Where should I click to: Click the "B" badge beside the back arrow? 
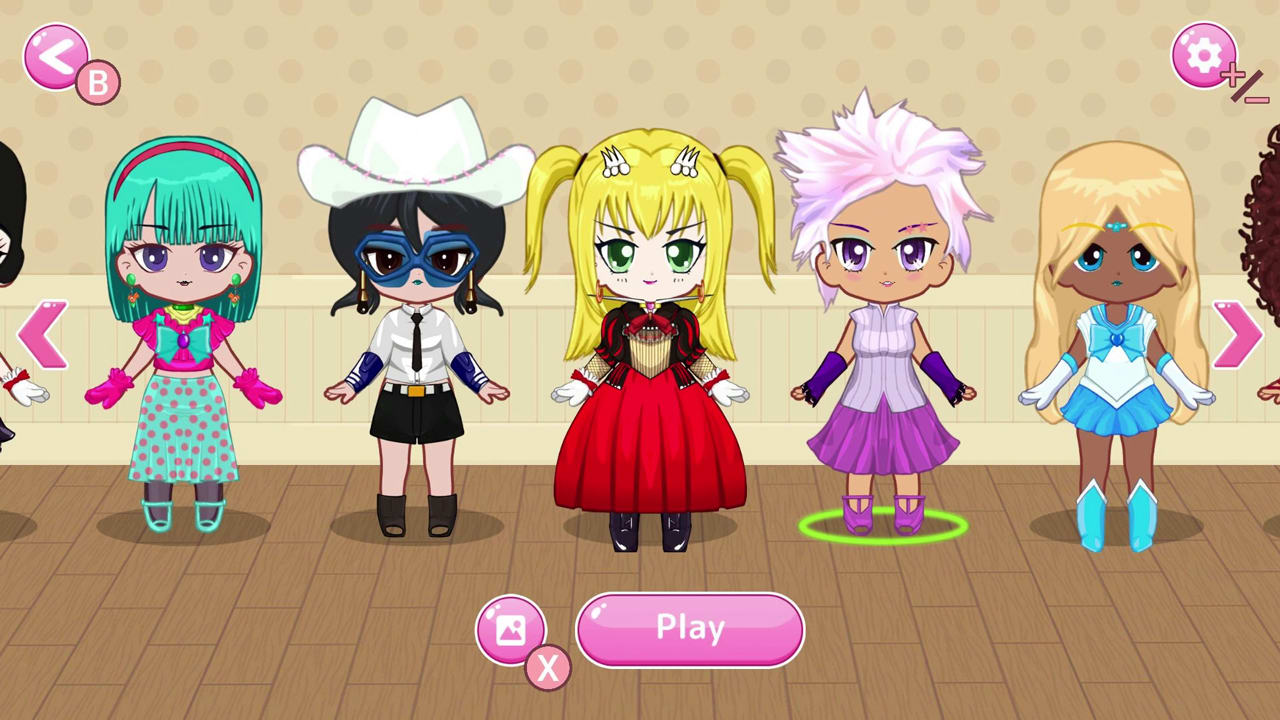click(x=97, y=81)
